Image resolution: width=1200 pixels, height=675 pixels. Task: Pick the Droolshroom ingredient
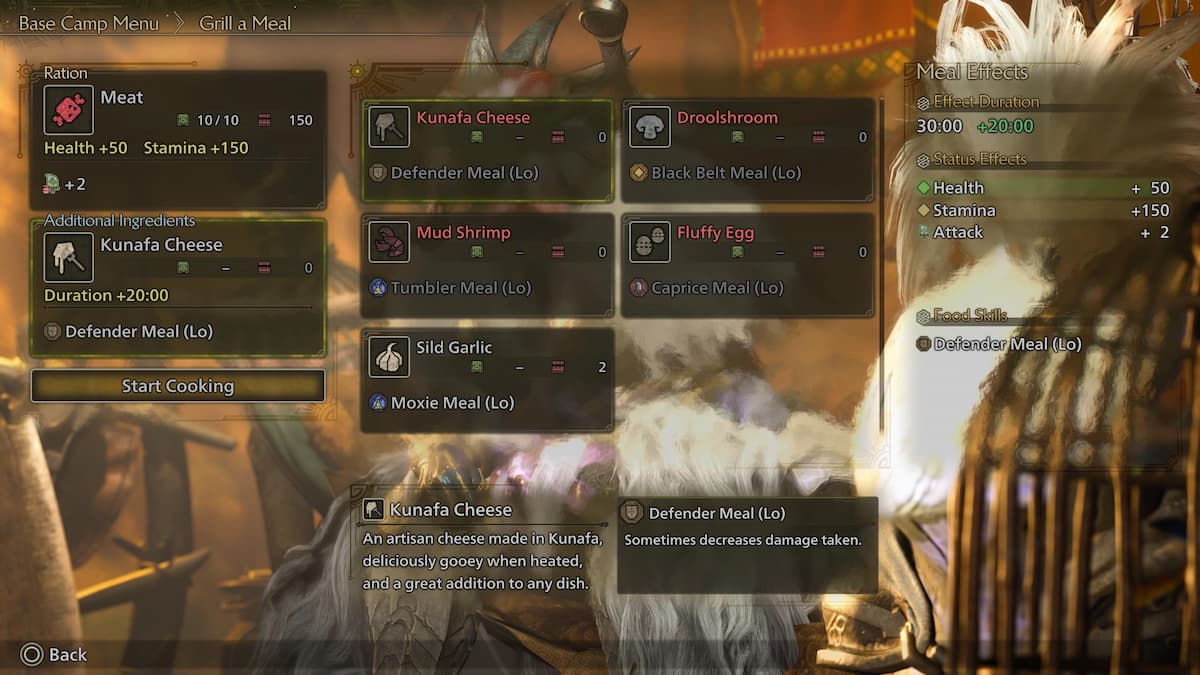[x=748, y=149]
